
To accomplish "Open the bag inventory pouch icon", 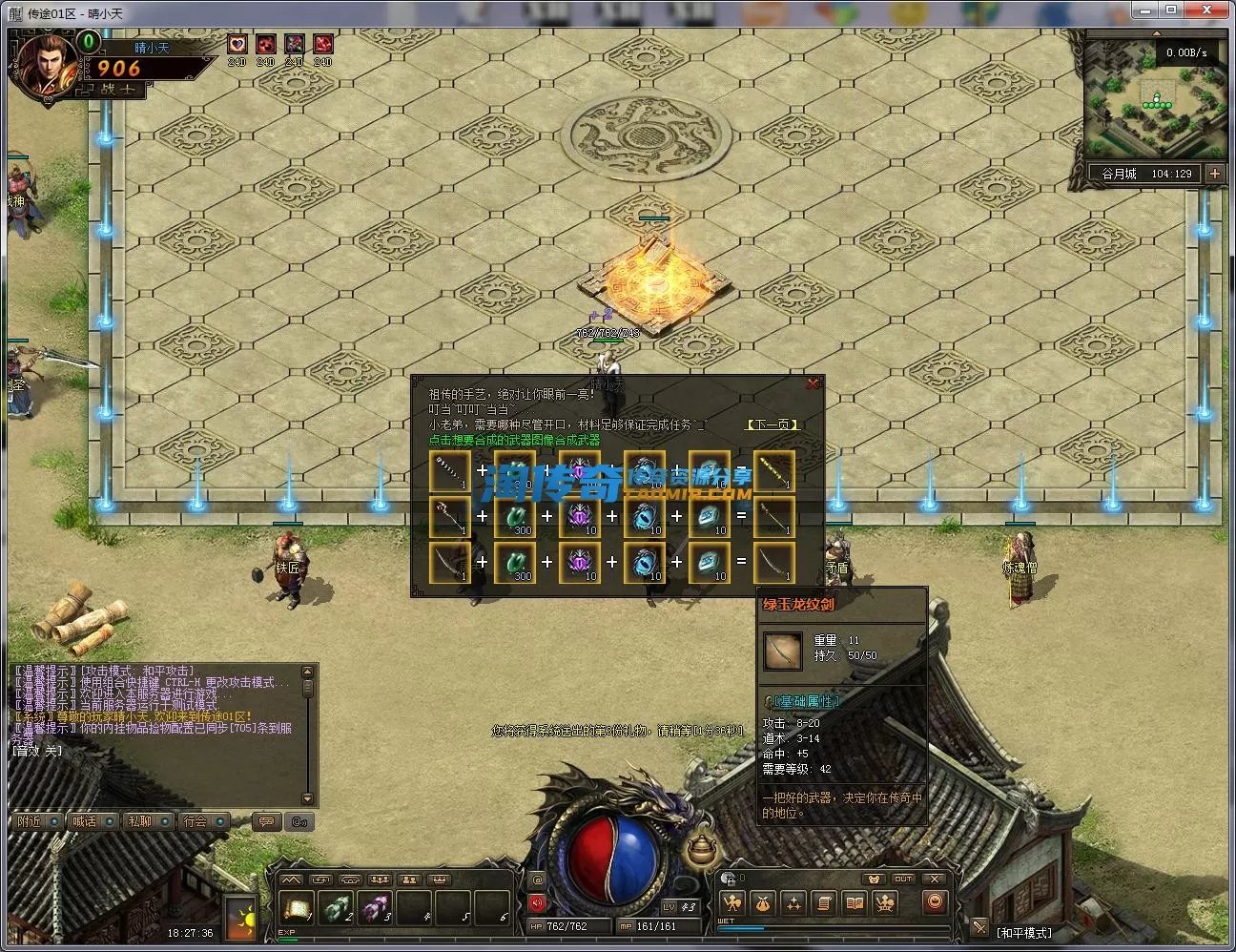I will 762,902.
